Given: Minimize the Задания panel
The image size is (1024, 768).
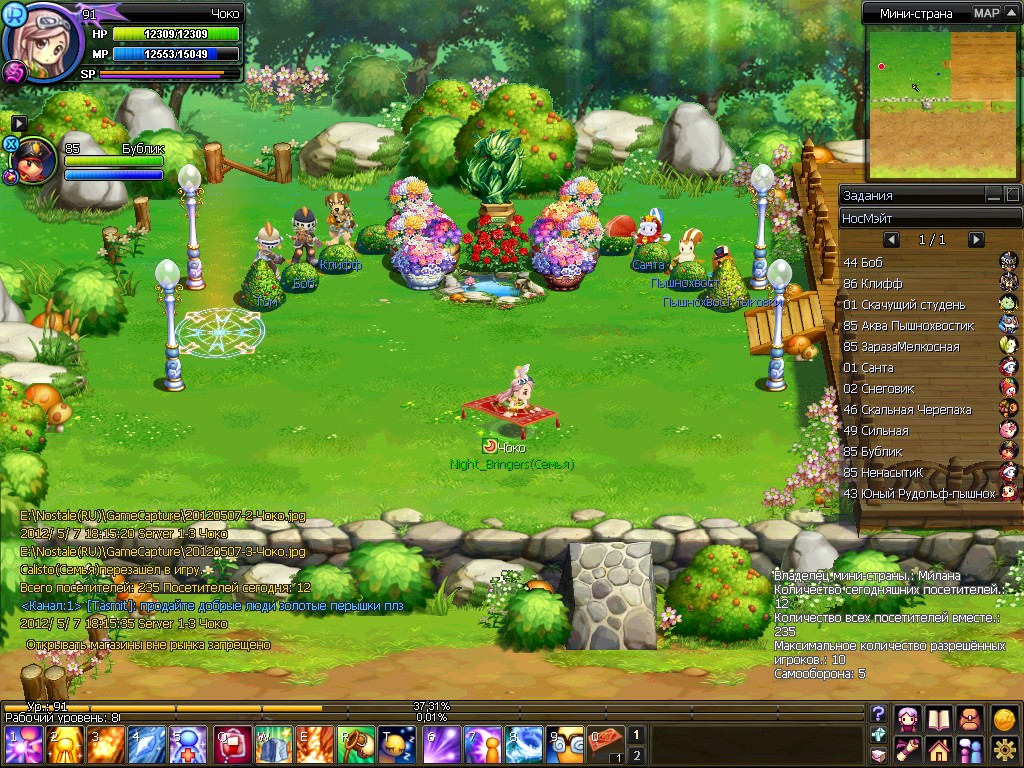Looking at the screenshot, I should click(993, 195).
